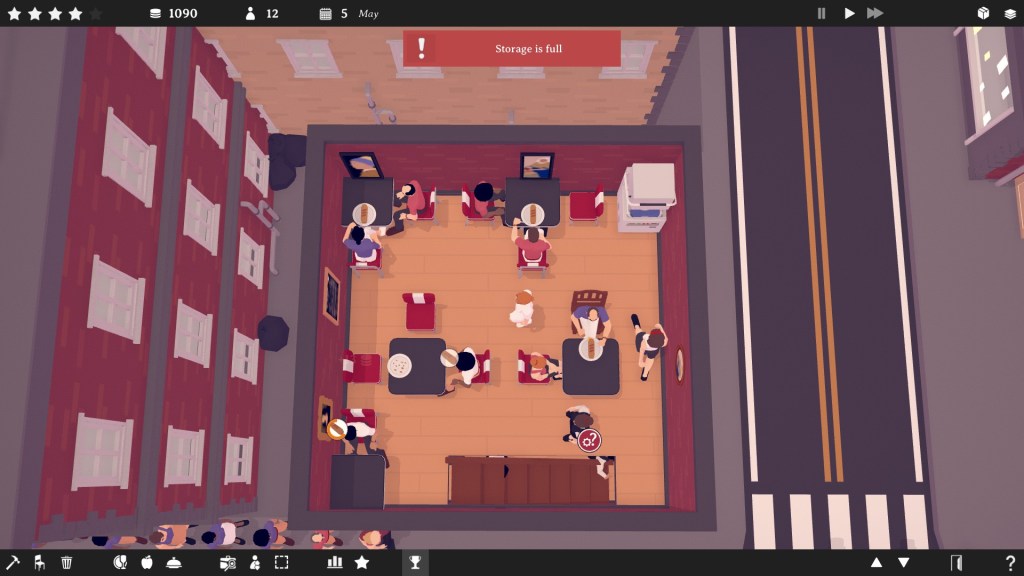Click the down arrow floor button
Image resolution: width=1024 pixels, height=576 pixels.
tap(903, 563)
